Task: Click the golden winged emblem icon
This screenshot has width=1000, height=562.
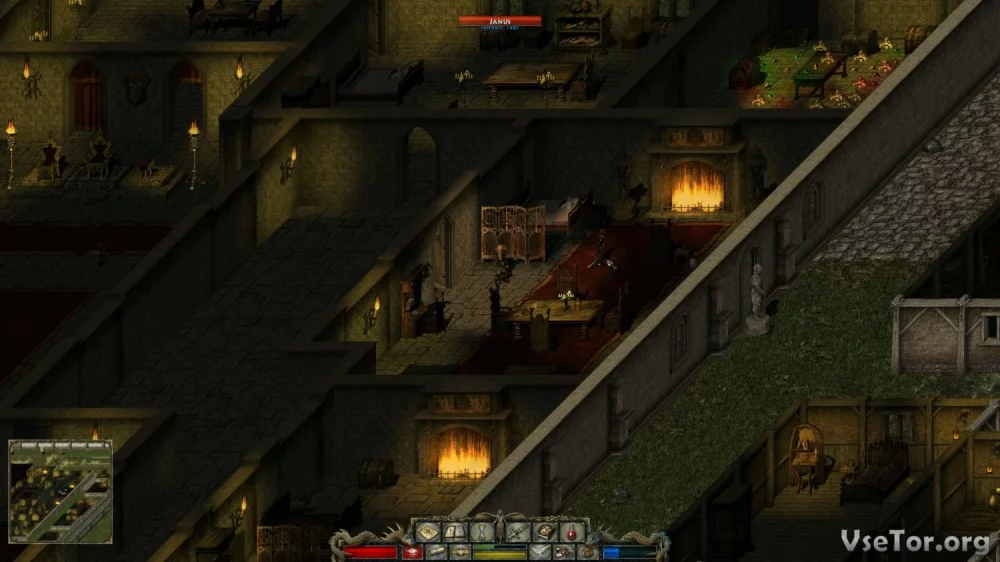Action: (x=460, y=552)
